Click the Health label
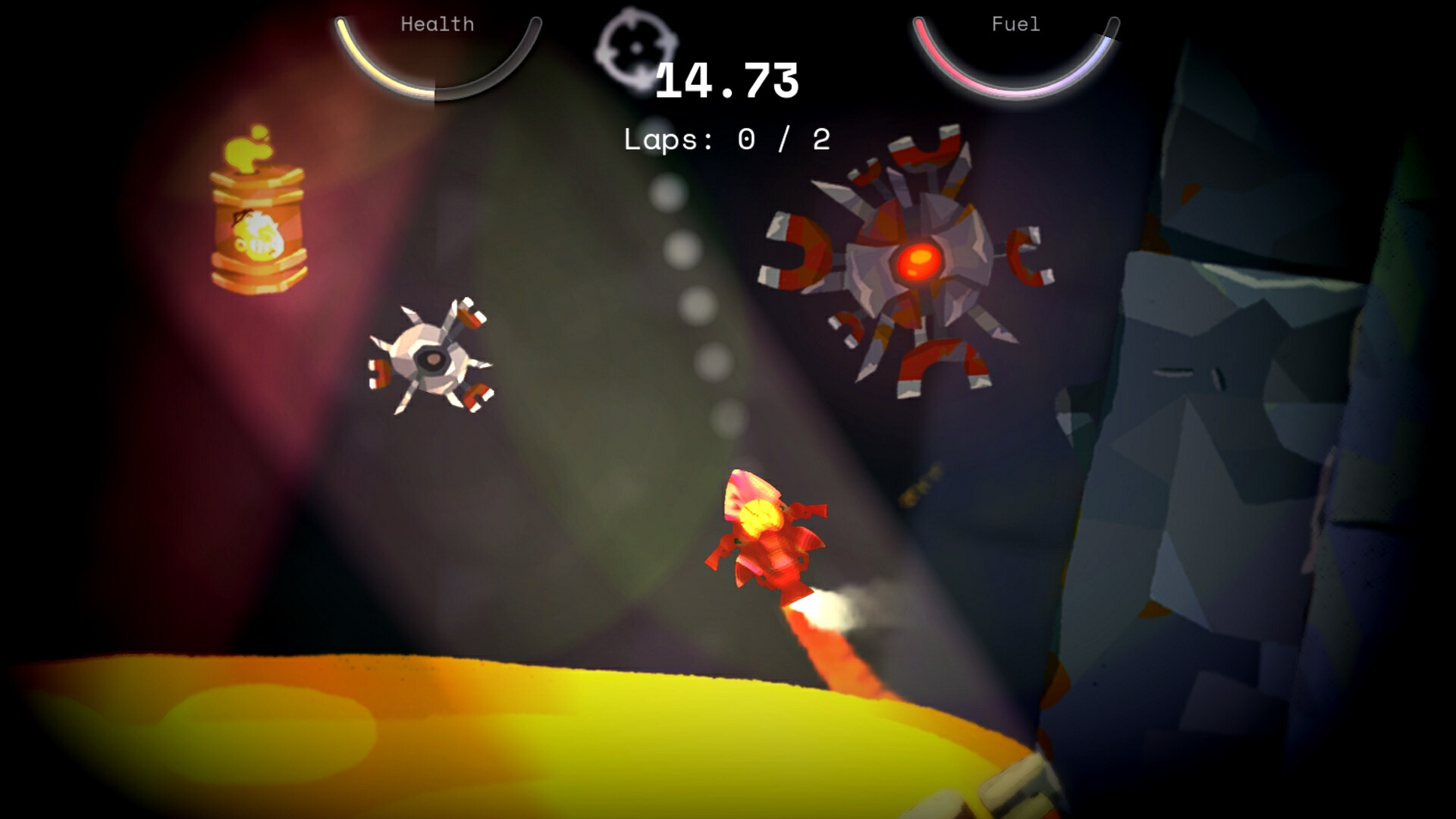Image resolution: width=1456 pixels, height=819 pixels. click(x=436, y=24)
